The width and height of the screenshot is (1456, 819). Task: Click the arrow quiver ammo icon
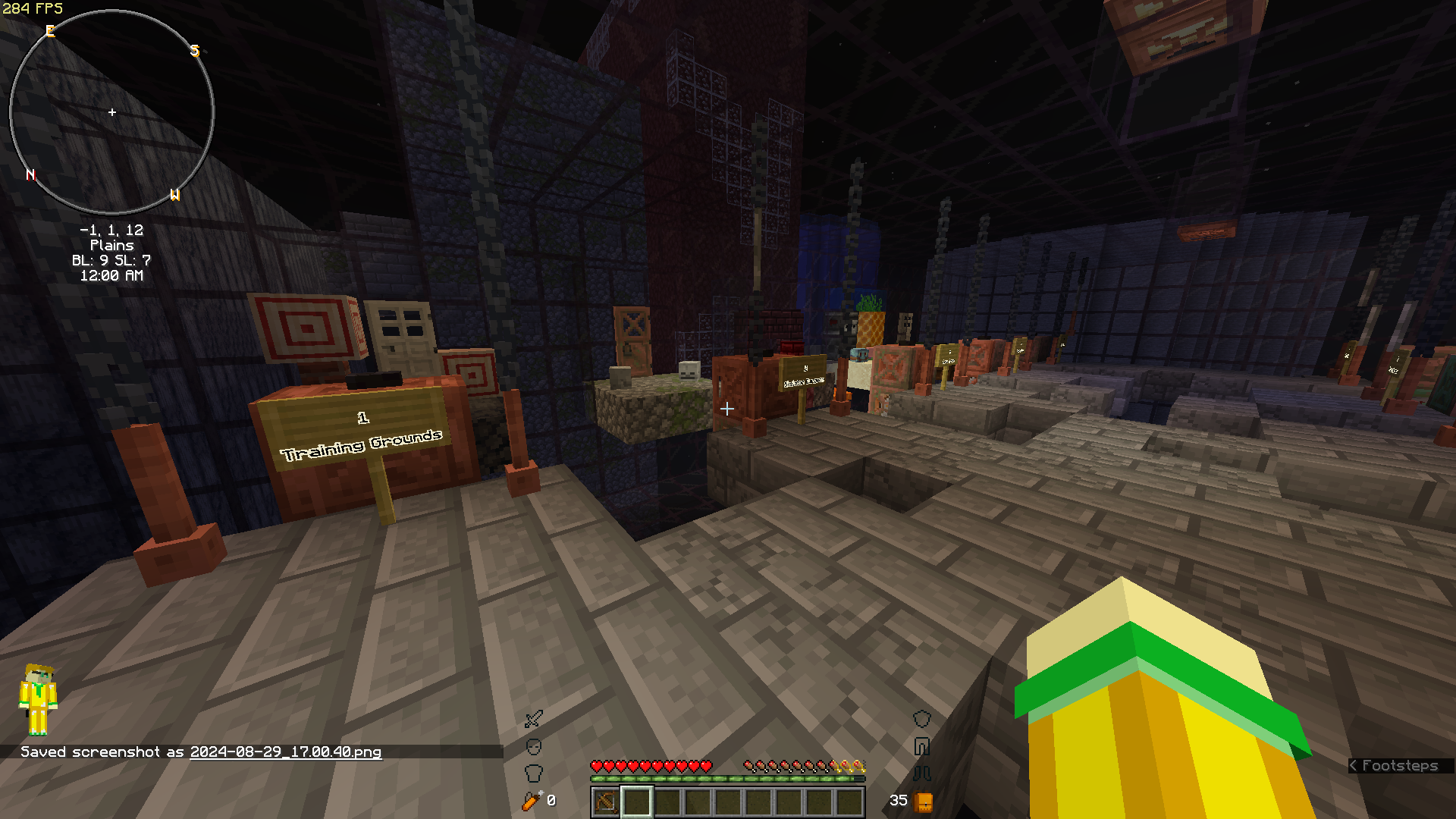pos(532,800)
